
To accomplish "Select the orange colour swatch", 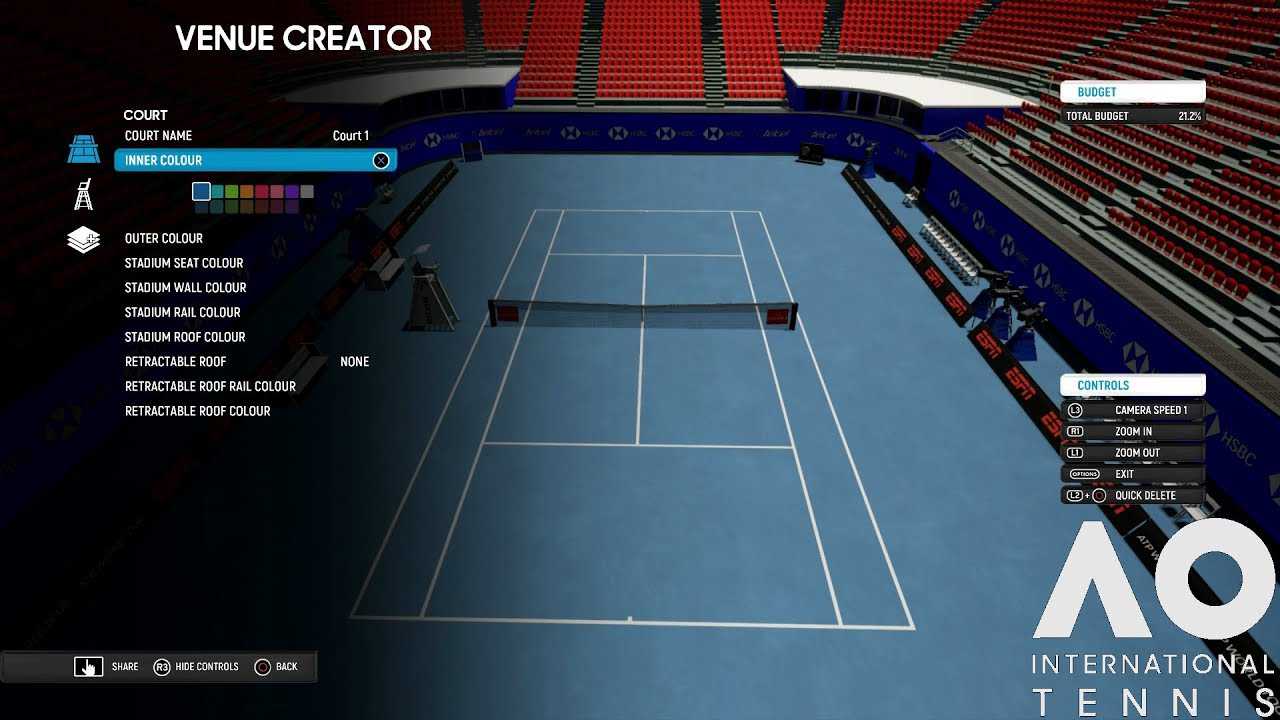I will tap(247, 191).
